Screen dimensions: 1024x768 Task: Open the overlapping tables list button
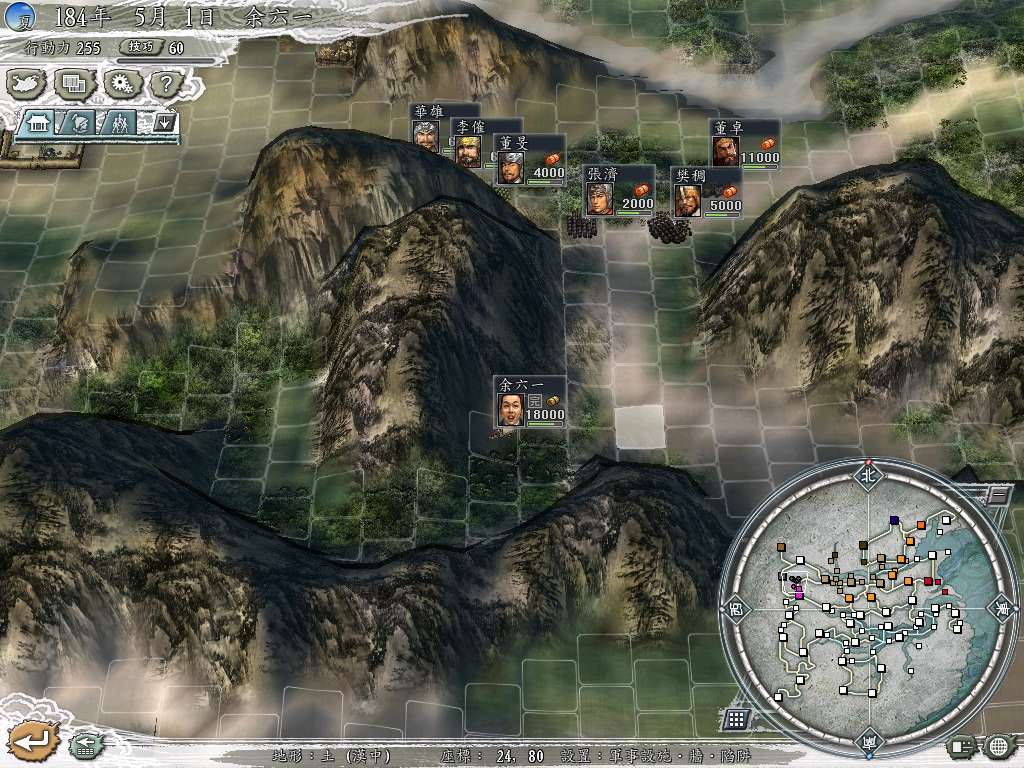[x=73, y=84]
